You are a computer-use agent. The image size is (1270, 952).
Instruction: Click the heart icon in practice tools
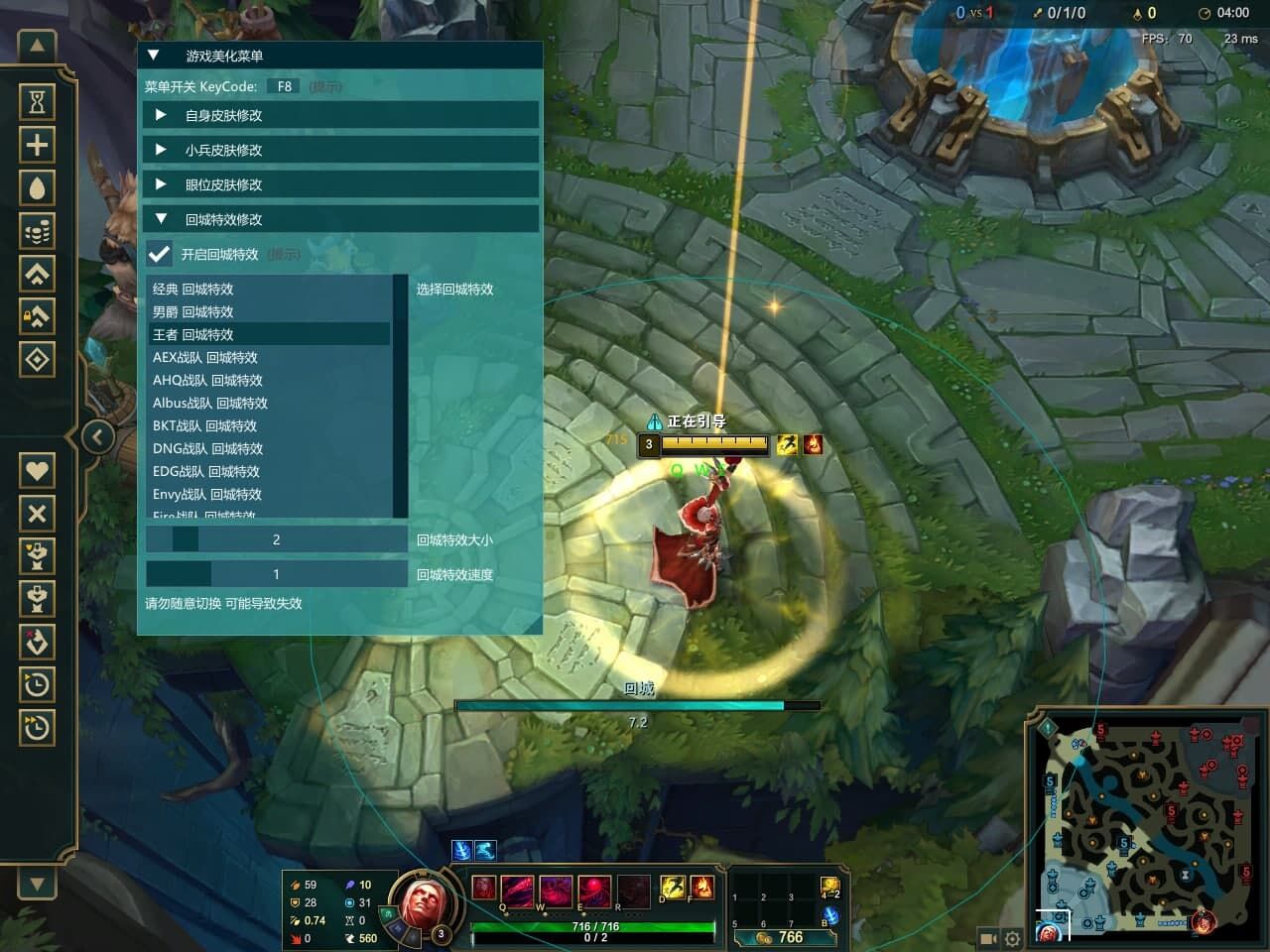[37, 470]
